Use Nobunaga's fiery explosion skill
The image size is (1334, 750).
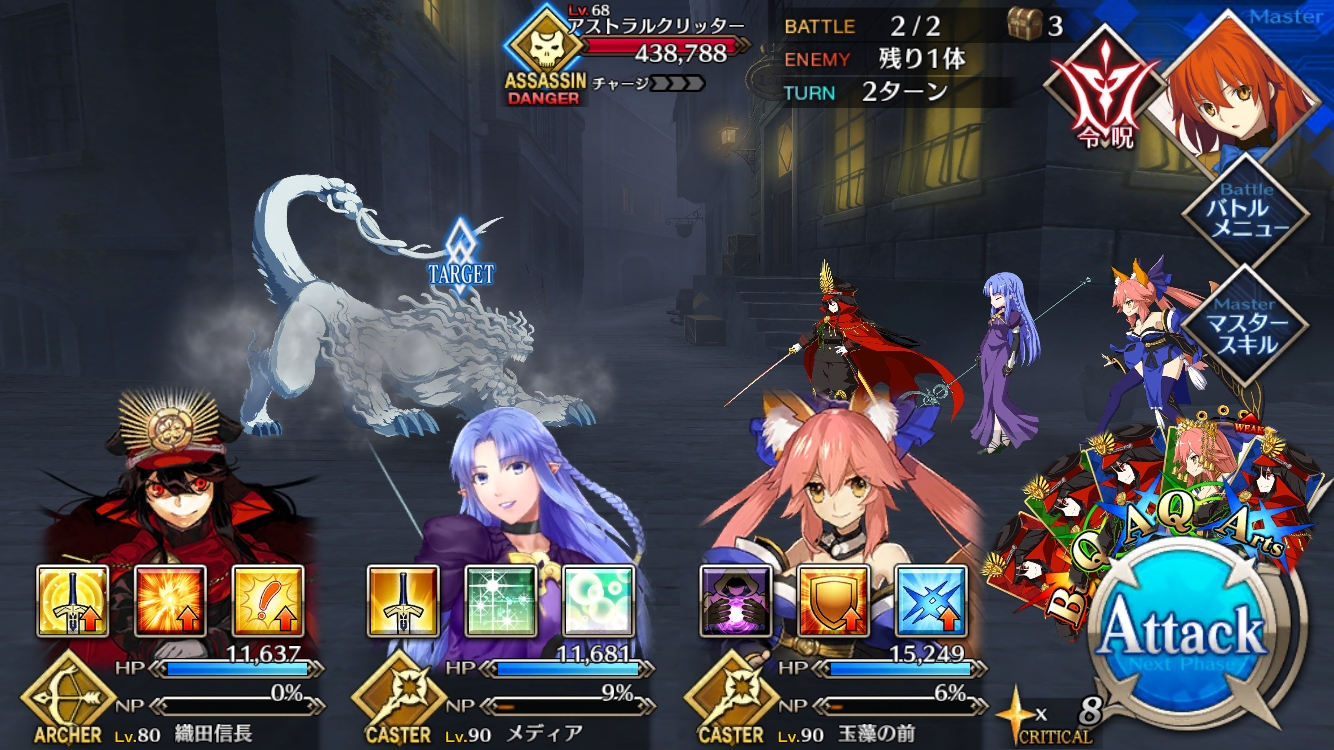(170, 601)
